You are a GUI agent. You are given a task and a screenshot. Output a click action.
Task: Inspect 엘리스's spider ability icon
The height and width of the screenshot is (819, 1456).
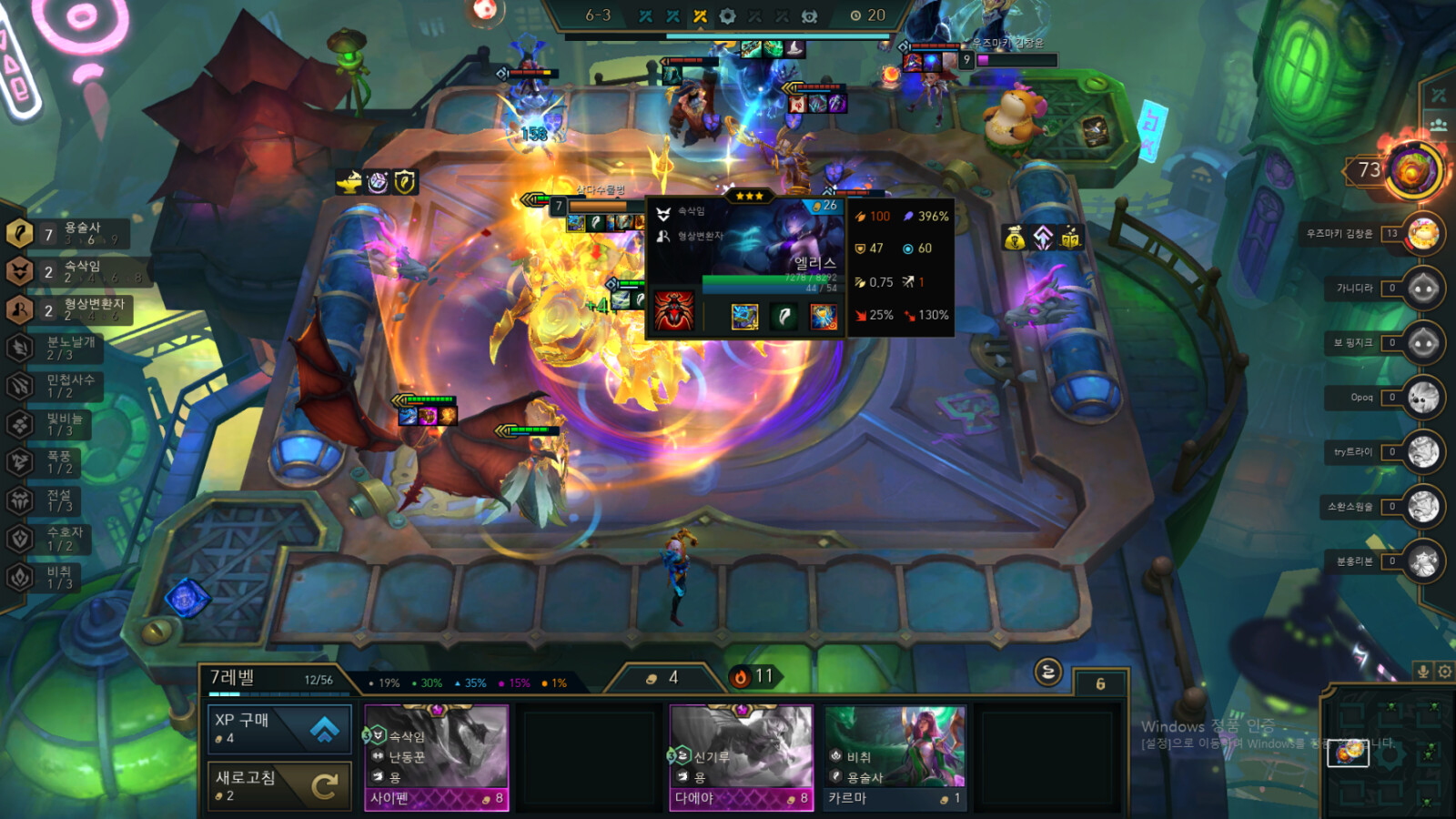coord(674,312)
